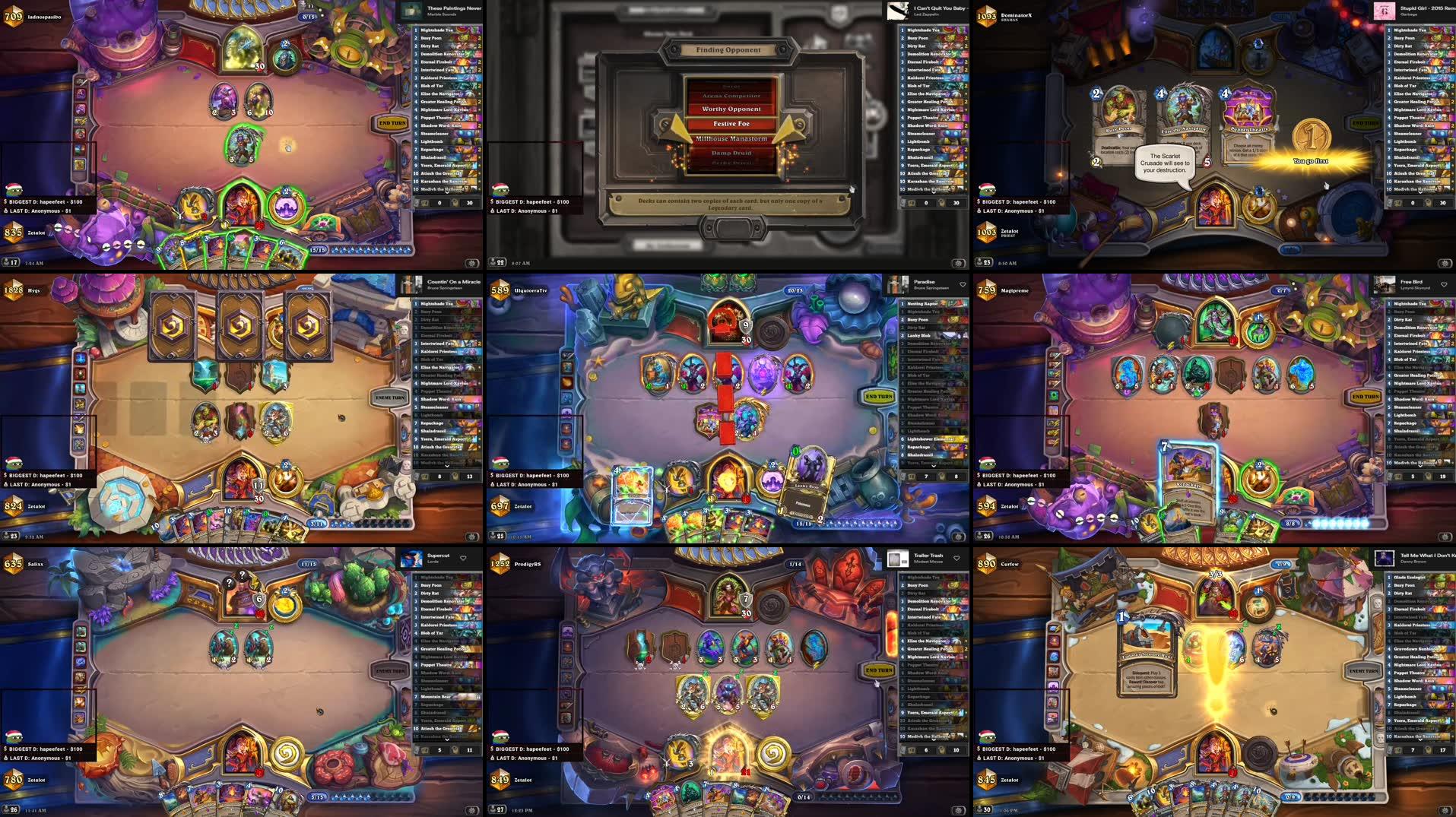Select Millhouse Manastorm in the Finding Opponent list
Image resolution: width=1456 pixels, height=817 pixels.
click(x=731, y=139)
